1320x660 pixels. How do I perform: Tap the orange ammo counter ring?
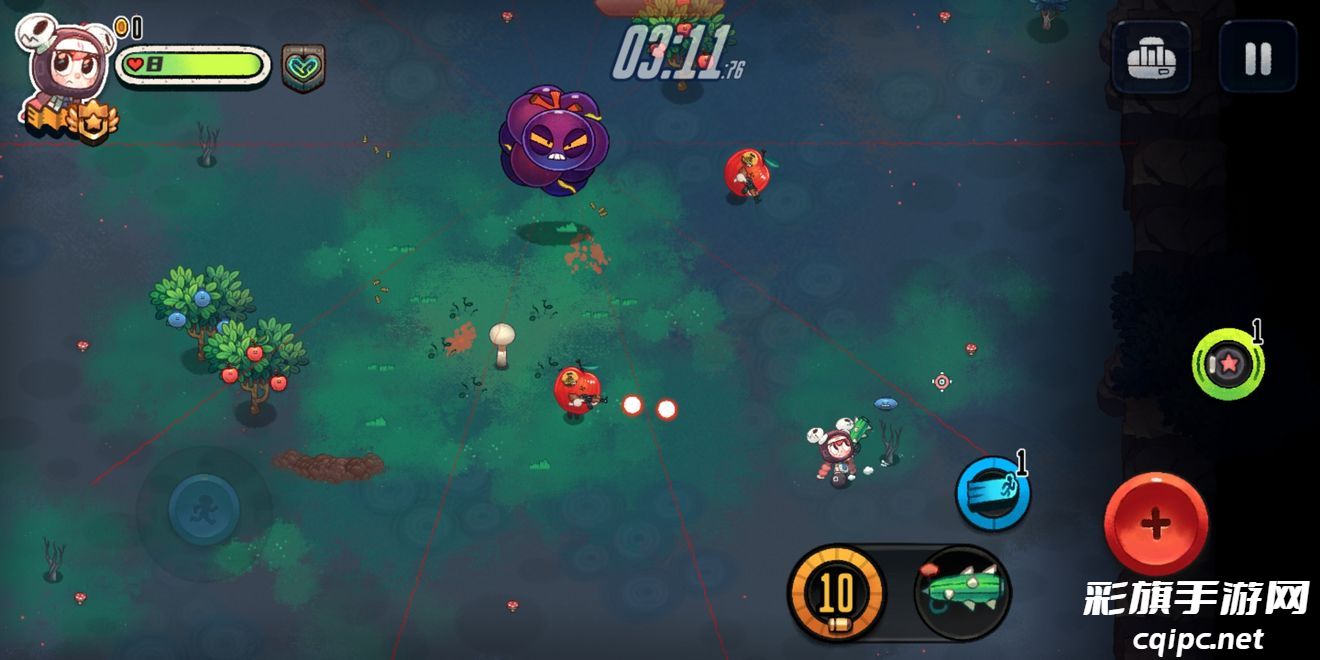tap(836, 593)
